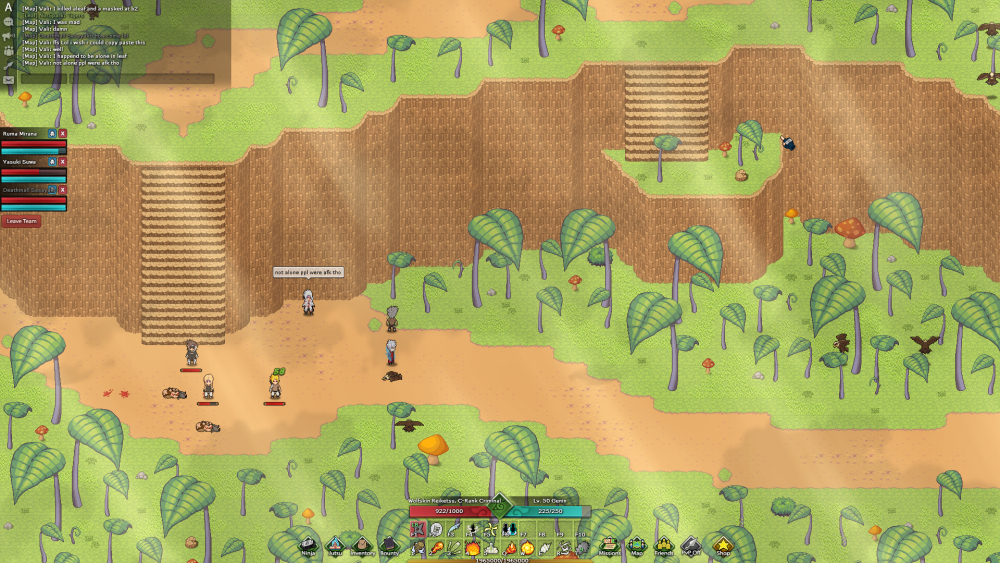Kick Yasuki Suwa with the red X

[62, 161]
